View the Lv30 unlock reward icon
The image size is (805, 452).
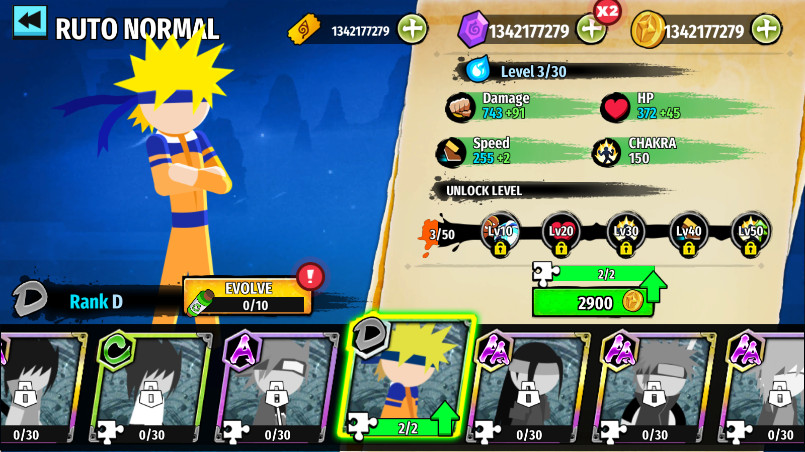[x=625, y=233]
